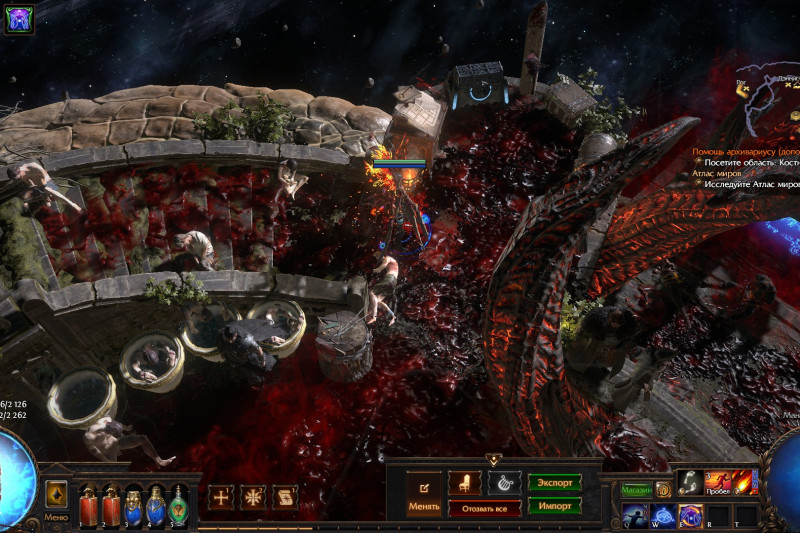Click the Менять edit hideout button
800x533 pixels.
tap(423, 492)
